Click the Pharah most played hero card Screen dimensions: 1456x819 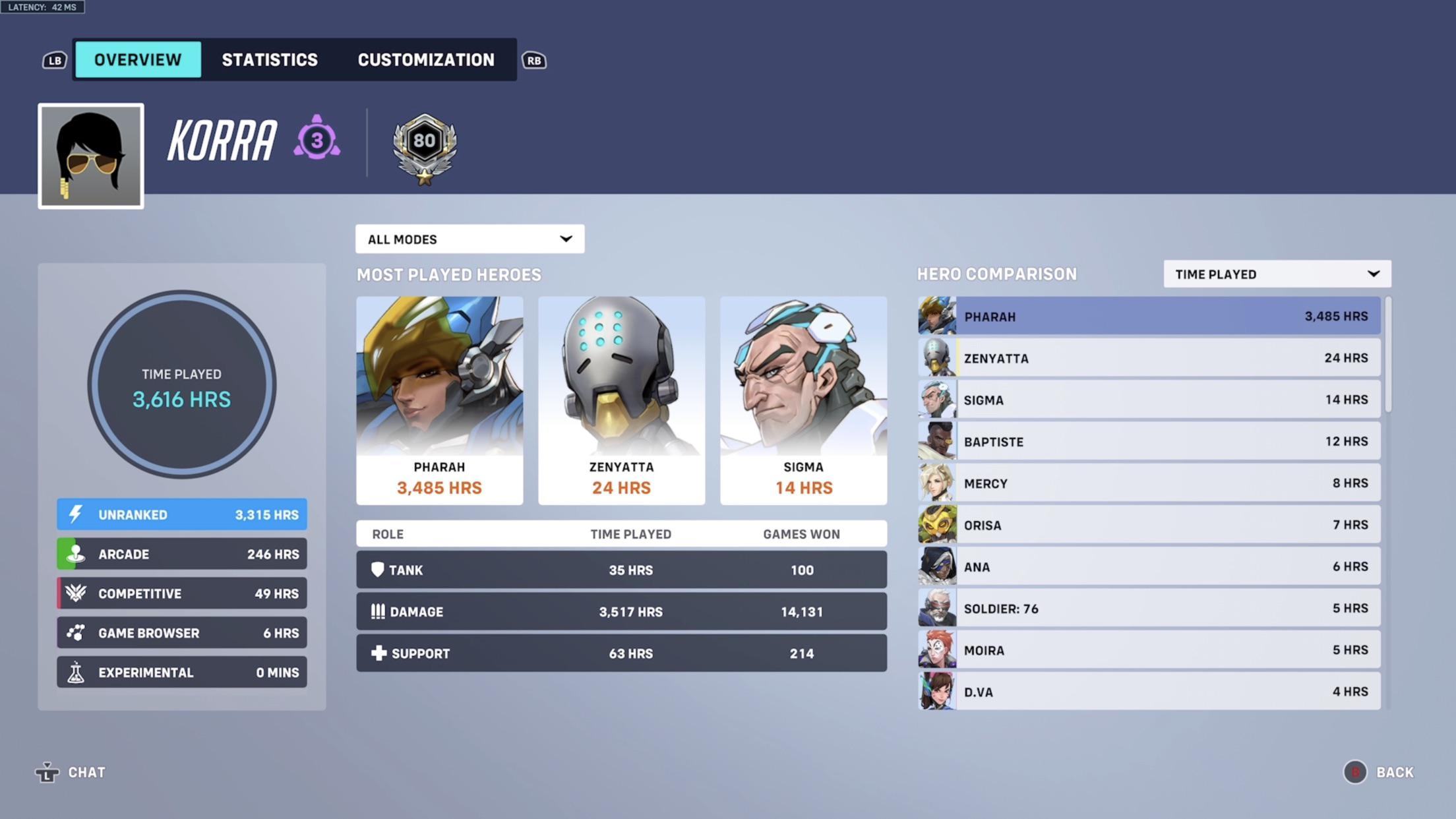click(x=440, y=400)
